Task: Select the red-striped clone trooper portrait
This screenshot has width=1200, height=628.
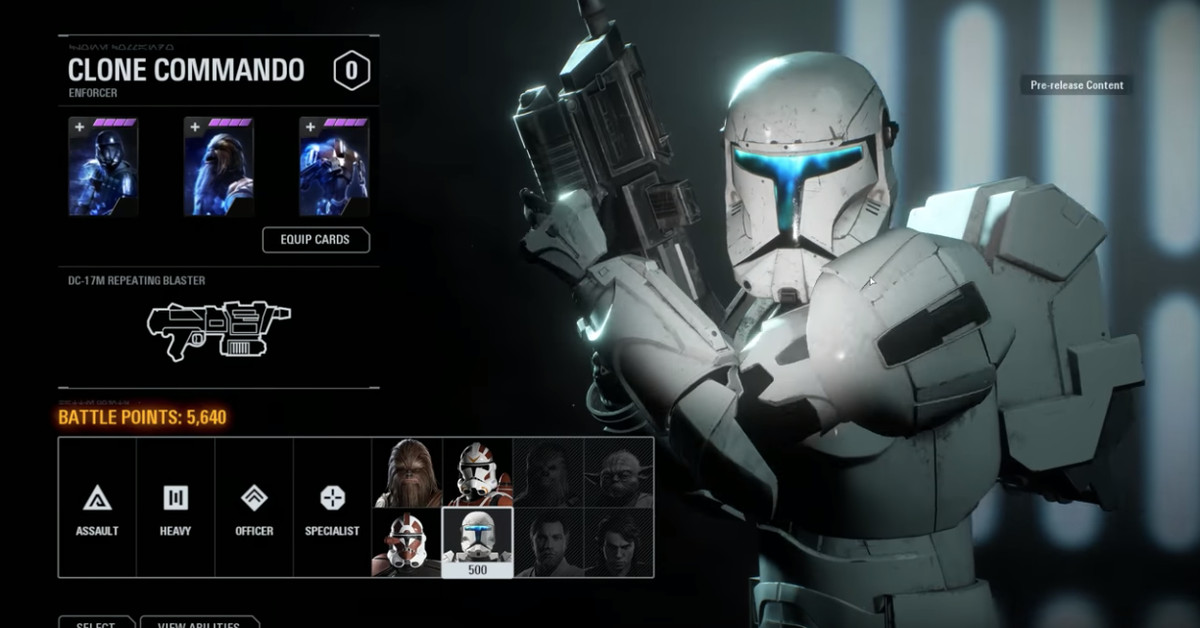Action: tap(407, 543)
